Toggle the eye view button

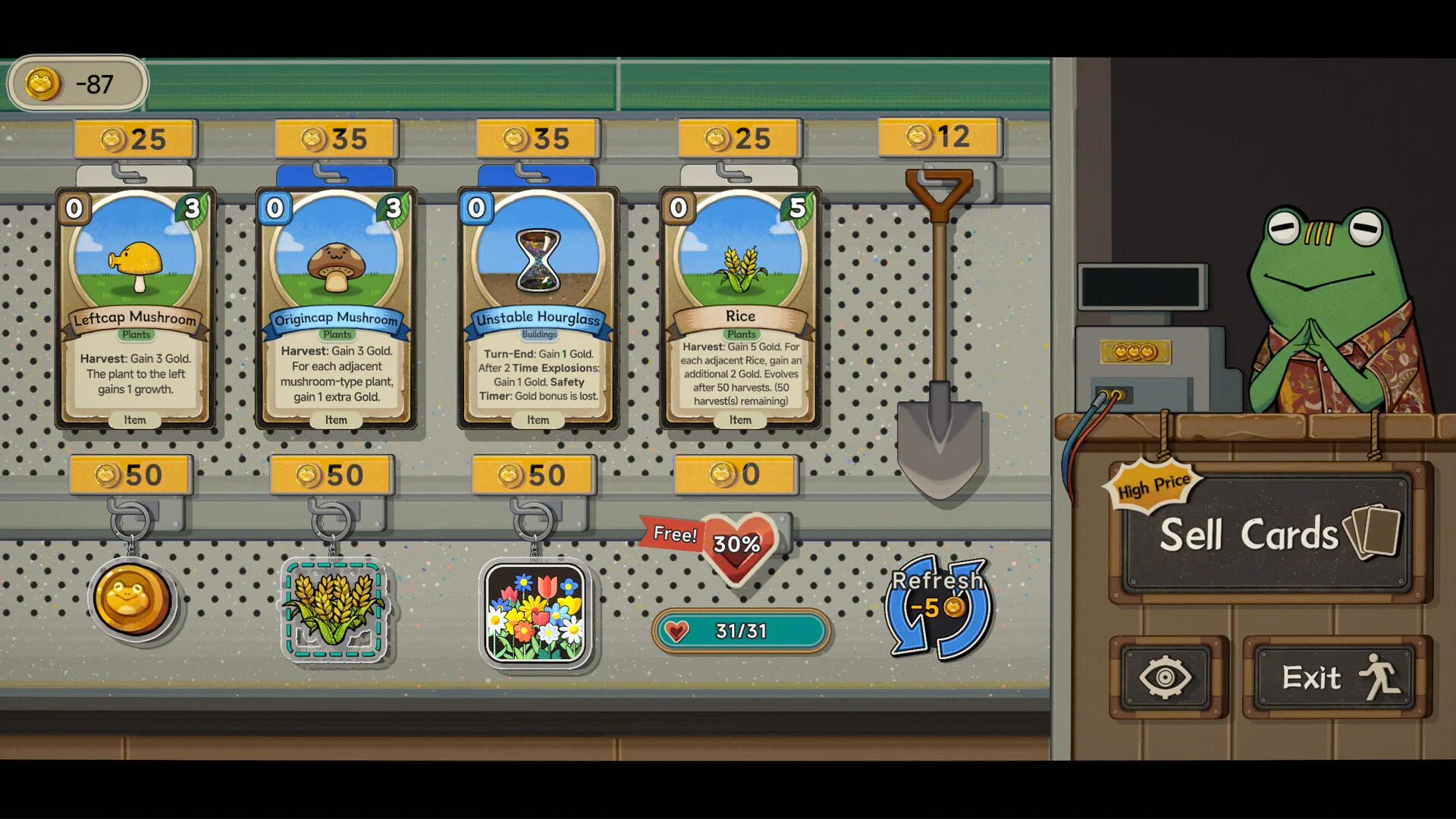[x=1166, y=677]
